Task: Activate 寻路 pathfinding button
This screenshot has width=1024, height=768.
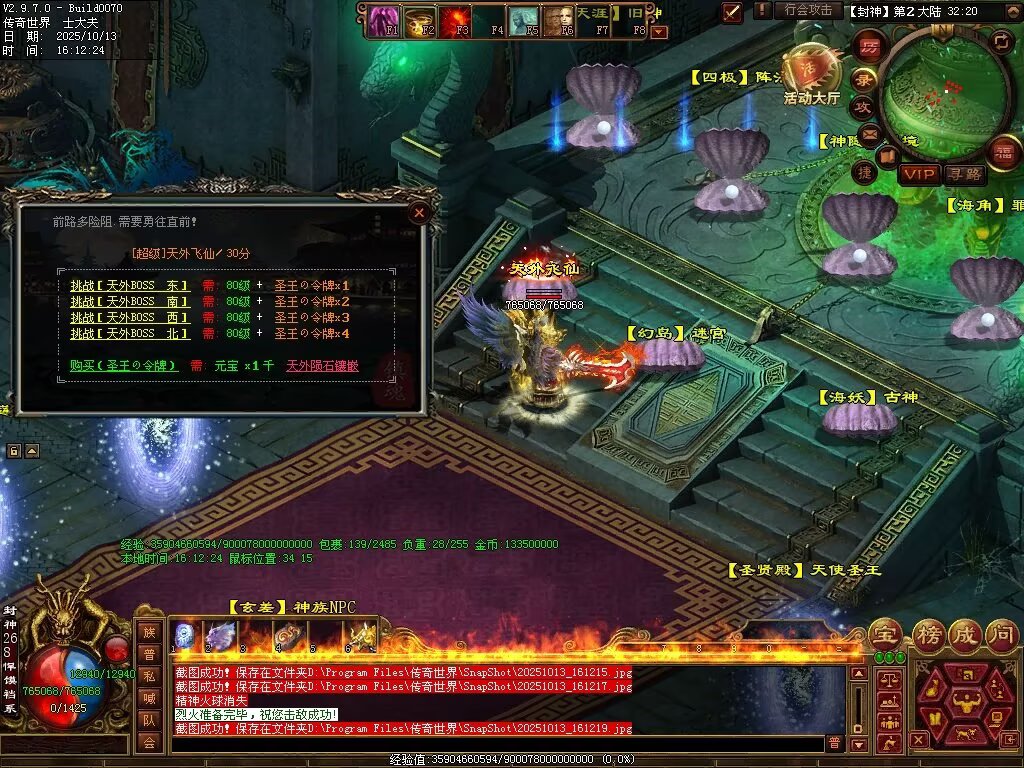Action: pyautogui.click(x=965, y=174)
